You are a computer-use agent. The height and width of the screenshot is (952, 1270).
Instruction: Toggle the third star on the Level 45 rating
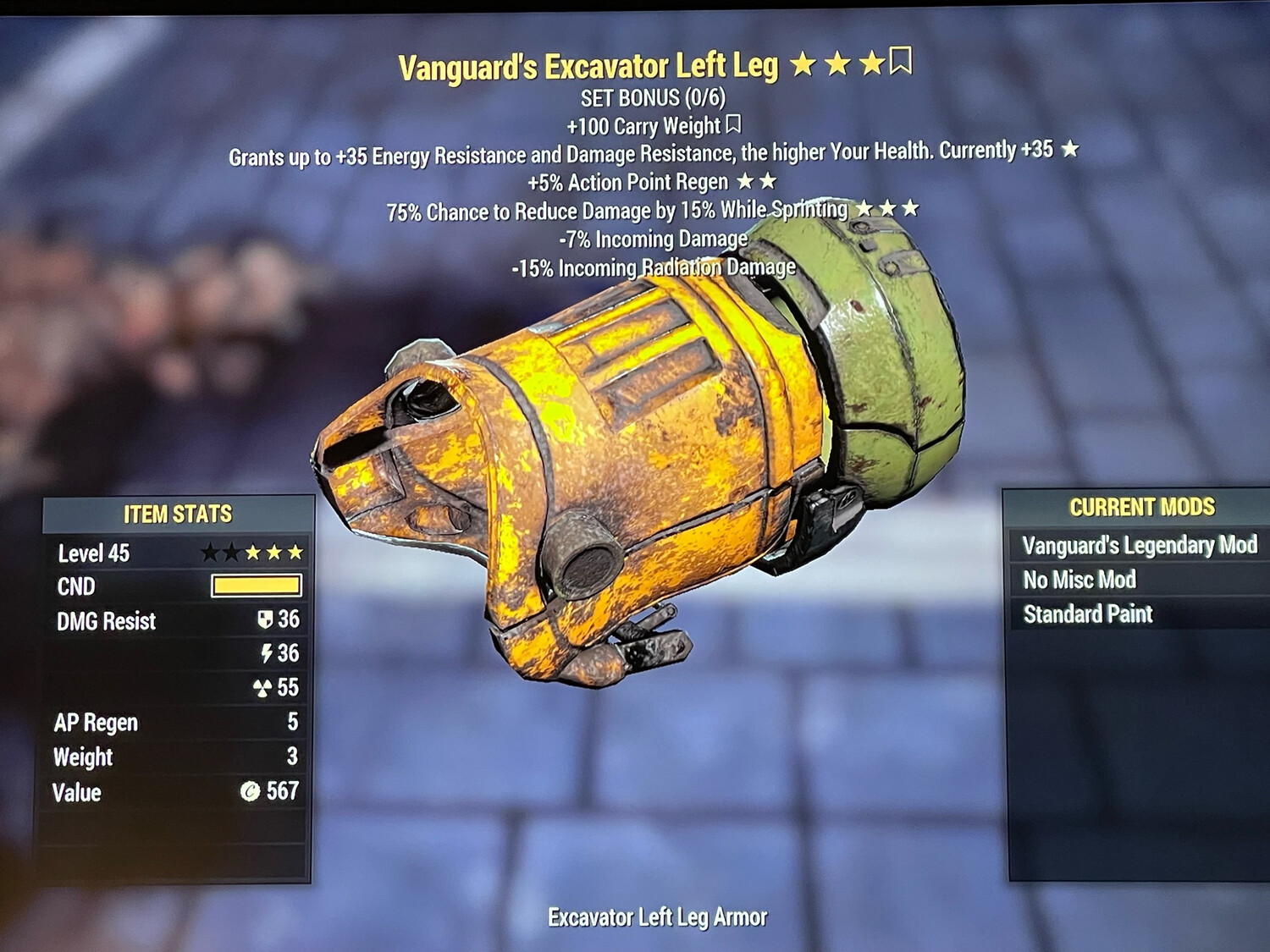coord(252,553)
